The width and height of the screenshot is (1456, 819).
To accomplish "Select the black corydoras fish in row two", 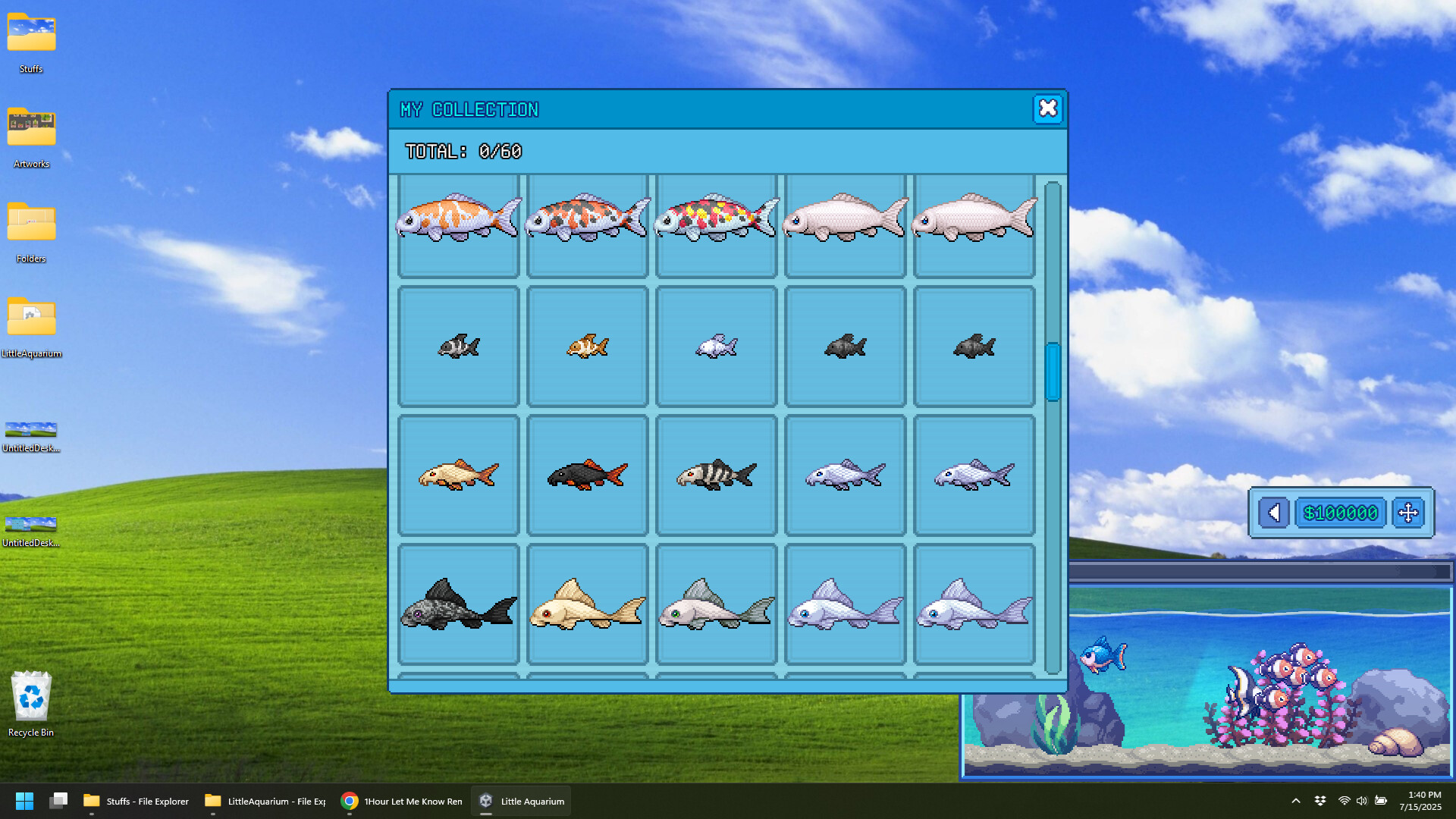I will coord(845,347).
